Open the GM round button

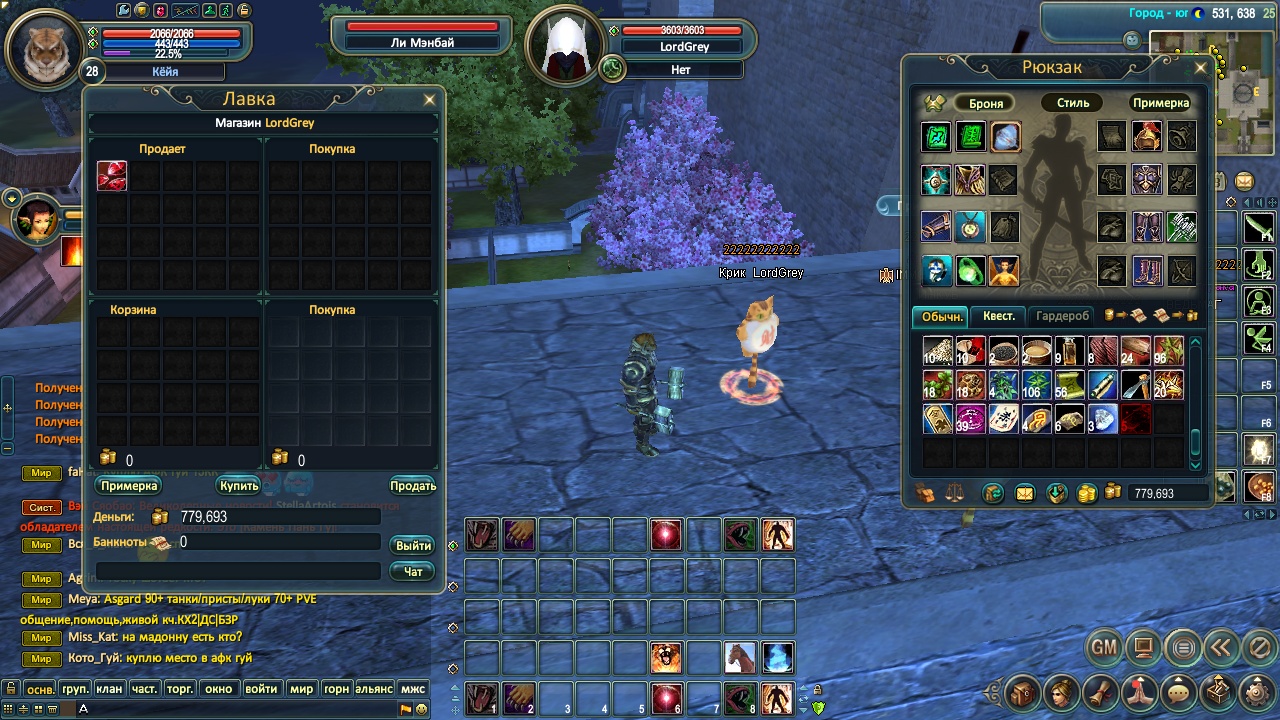click(x=1104, y=648)
